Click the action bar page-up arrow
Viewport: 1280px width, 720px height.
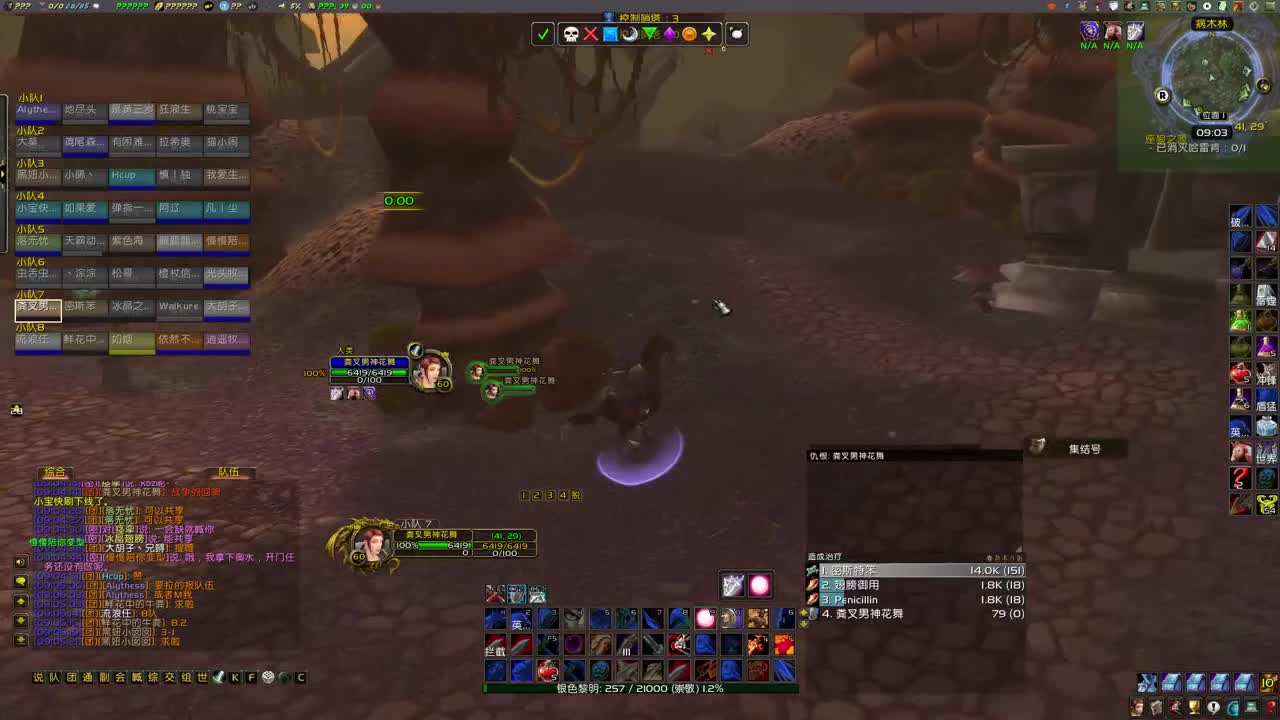click(804, 613)
